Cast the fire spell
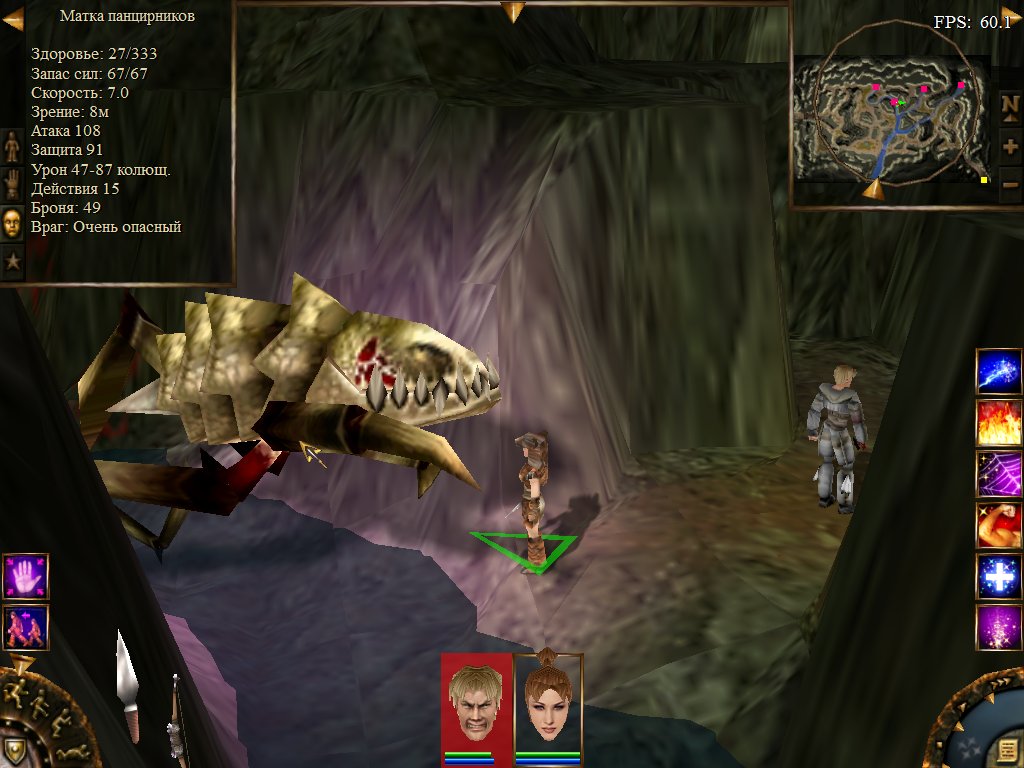The width and height of the screenshot is (1024, 768). (x=999, y=423)
